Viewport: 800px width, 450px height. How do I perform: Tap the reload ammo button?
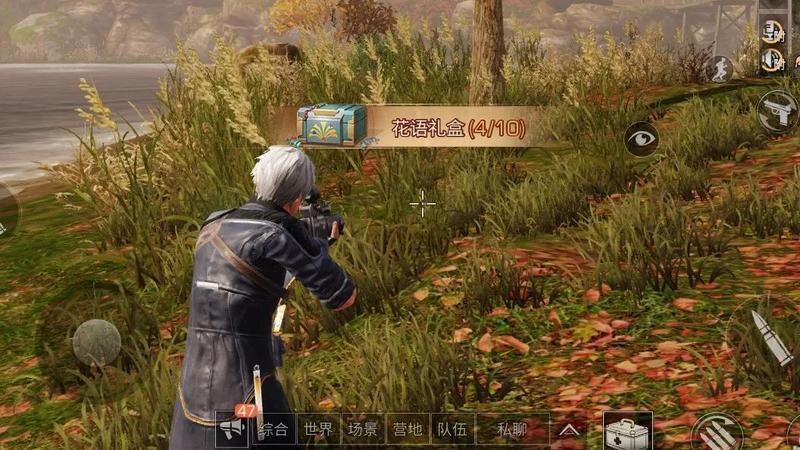pos(716,431)
